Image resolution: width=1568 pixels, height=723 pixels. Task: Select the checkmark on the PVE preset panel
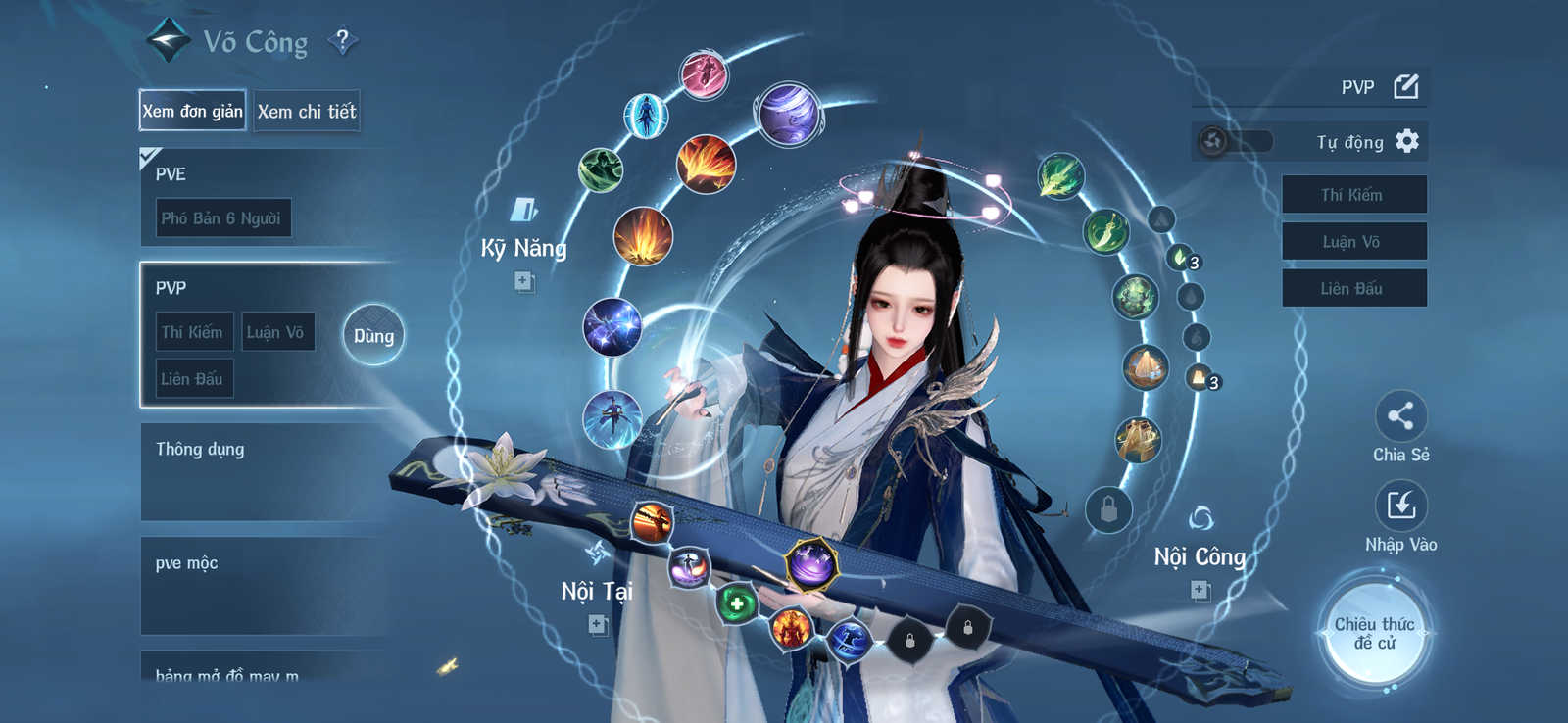coord(147,154)
